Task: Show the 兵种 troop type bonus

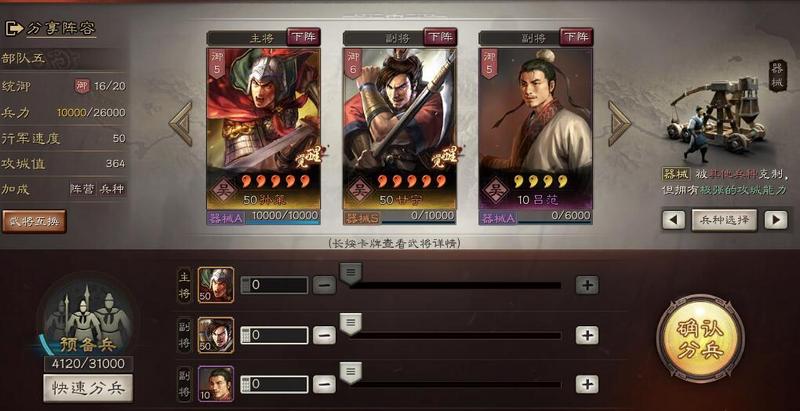Action: click(x=111, y=189)
